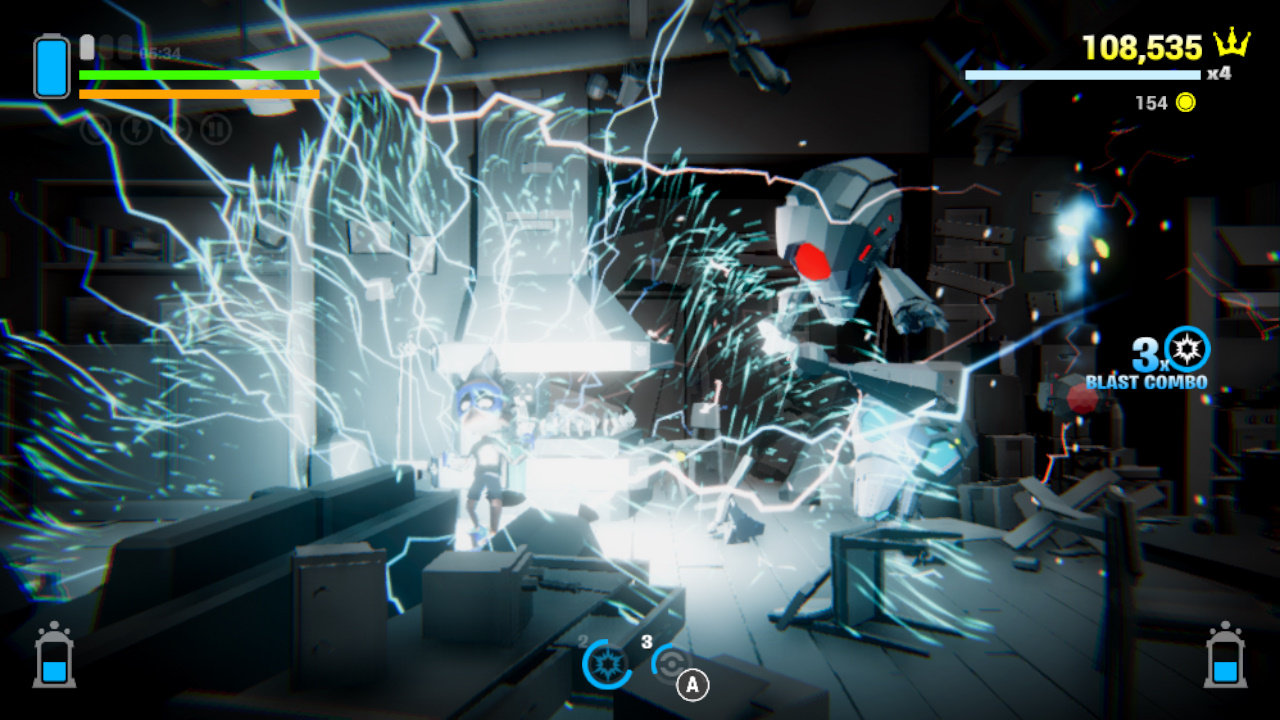Image resolution: width=1280 pixels, height=720 pixels.
Task: Select the fast-forward ability icon
Action: click(177, 128)
